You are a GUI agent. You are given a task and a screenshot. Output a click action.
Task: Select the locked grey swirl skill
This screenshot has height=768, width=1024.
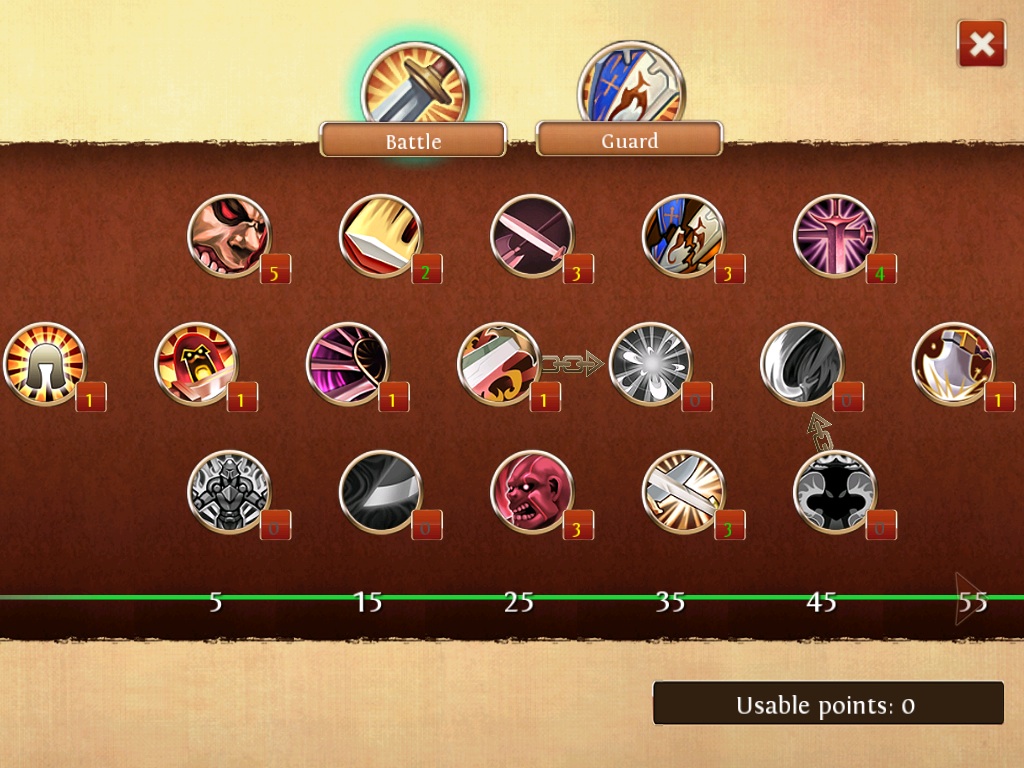[802, 364]
